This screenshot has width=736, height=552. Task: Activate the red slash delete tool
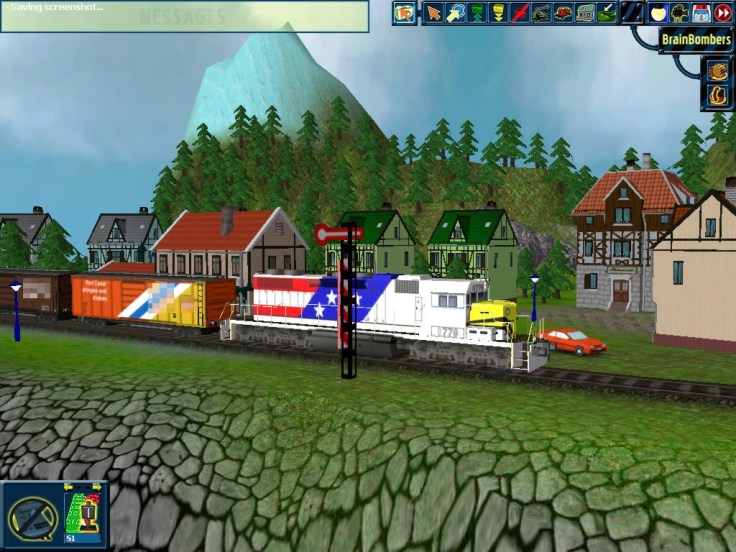[x=520, y=12]
